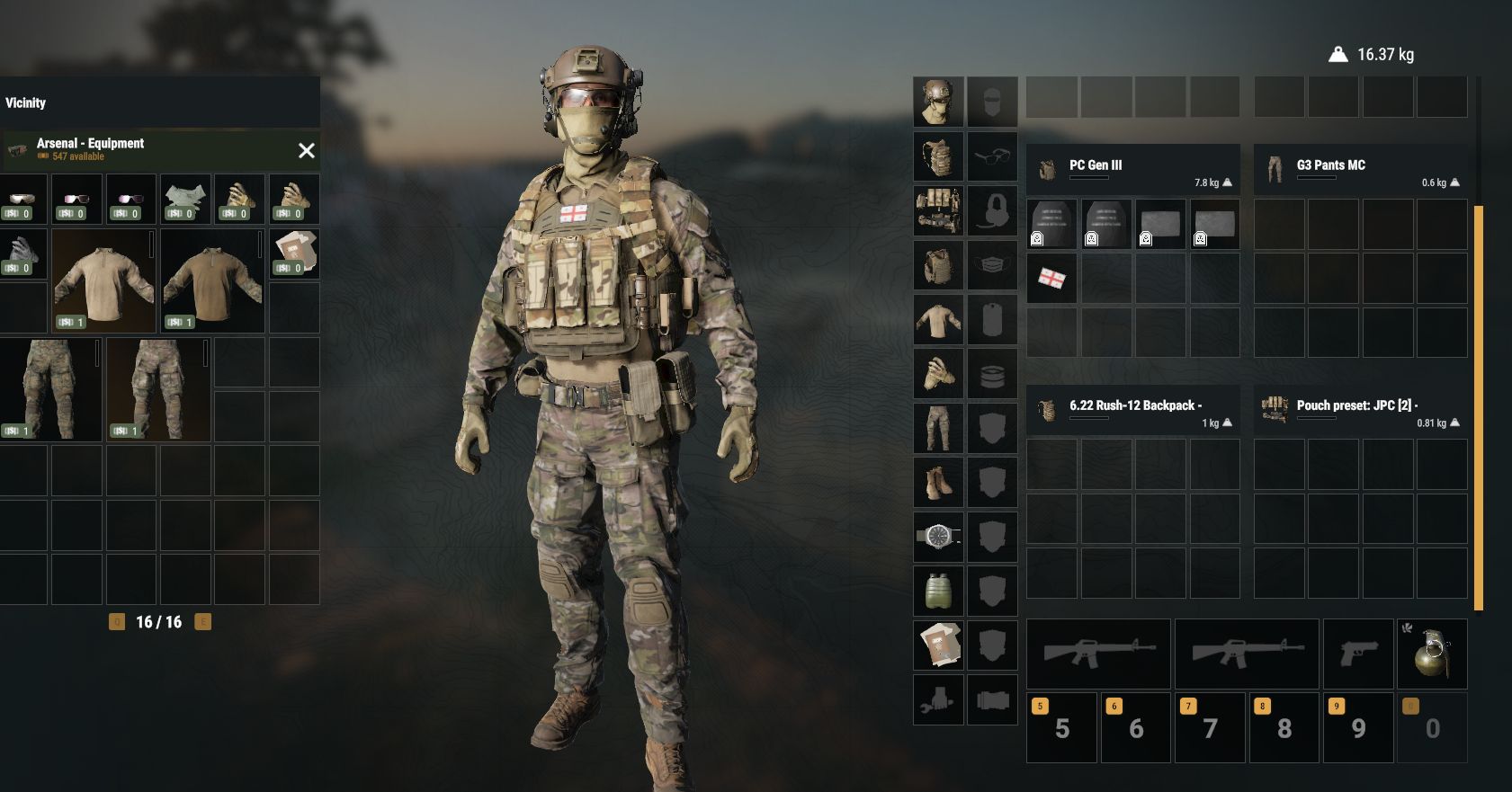Image resolution: width=1512 pixels, height=792 pixels.
Task: Click the pistol weapon slot icon
Action: (1358, 654)
